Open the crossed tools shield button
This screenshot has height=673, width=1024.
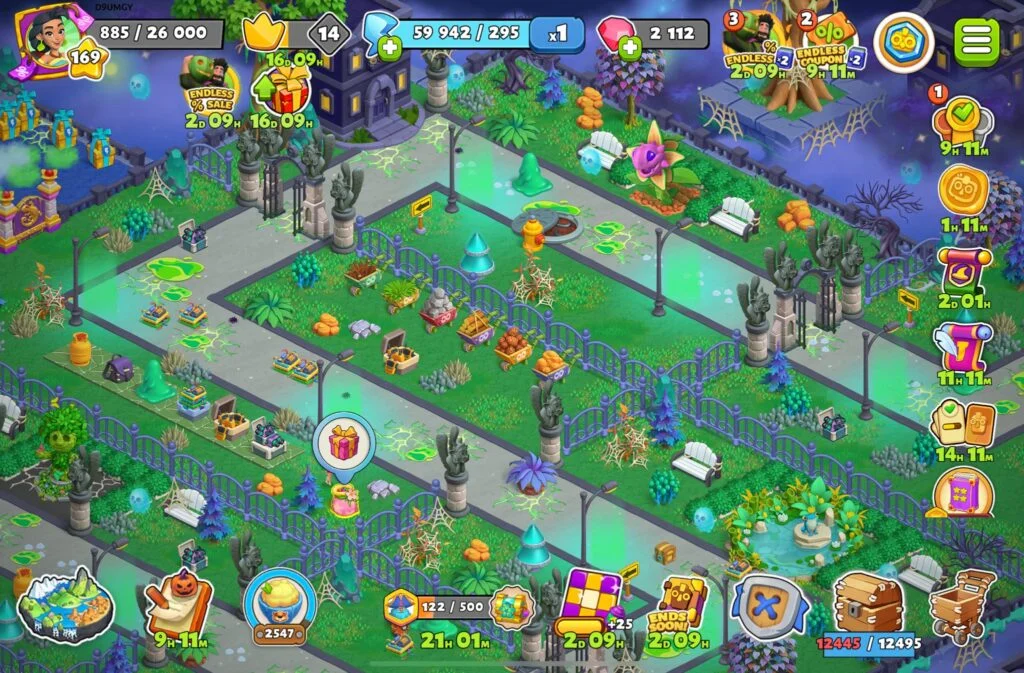768,605
